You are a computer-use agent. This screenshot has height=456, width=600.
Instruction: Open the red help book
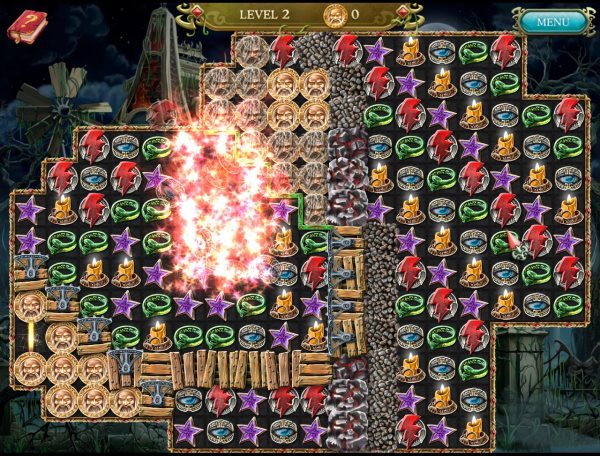click(27, 25)
